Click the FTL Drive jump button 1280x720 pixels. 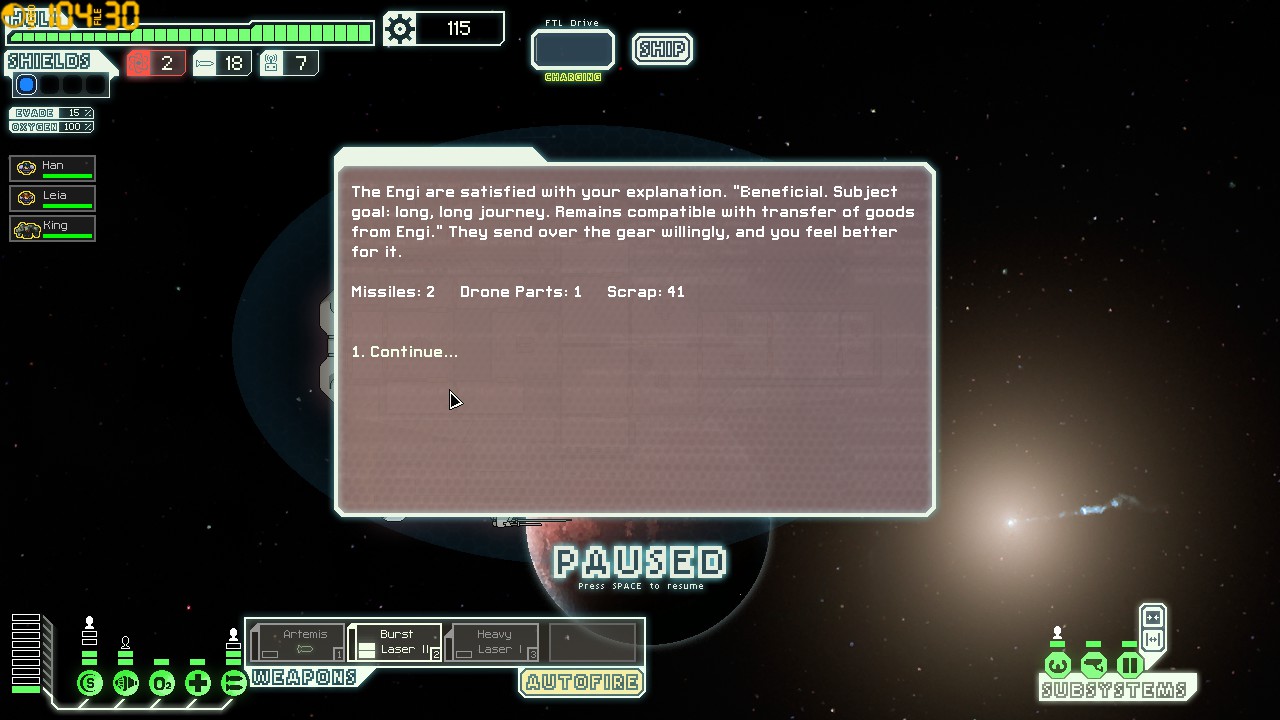tap(572, 50)
